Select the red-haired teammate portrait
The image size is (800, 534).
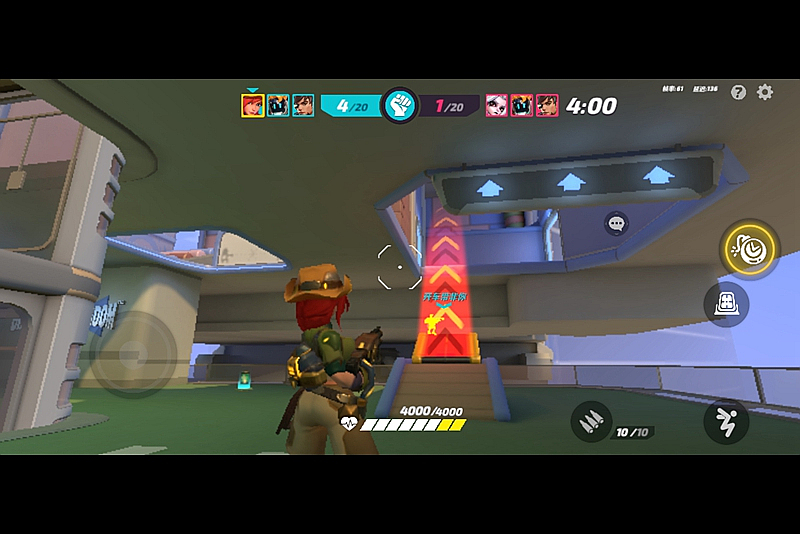[253, 105]
